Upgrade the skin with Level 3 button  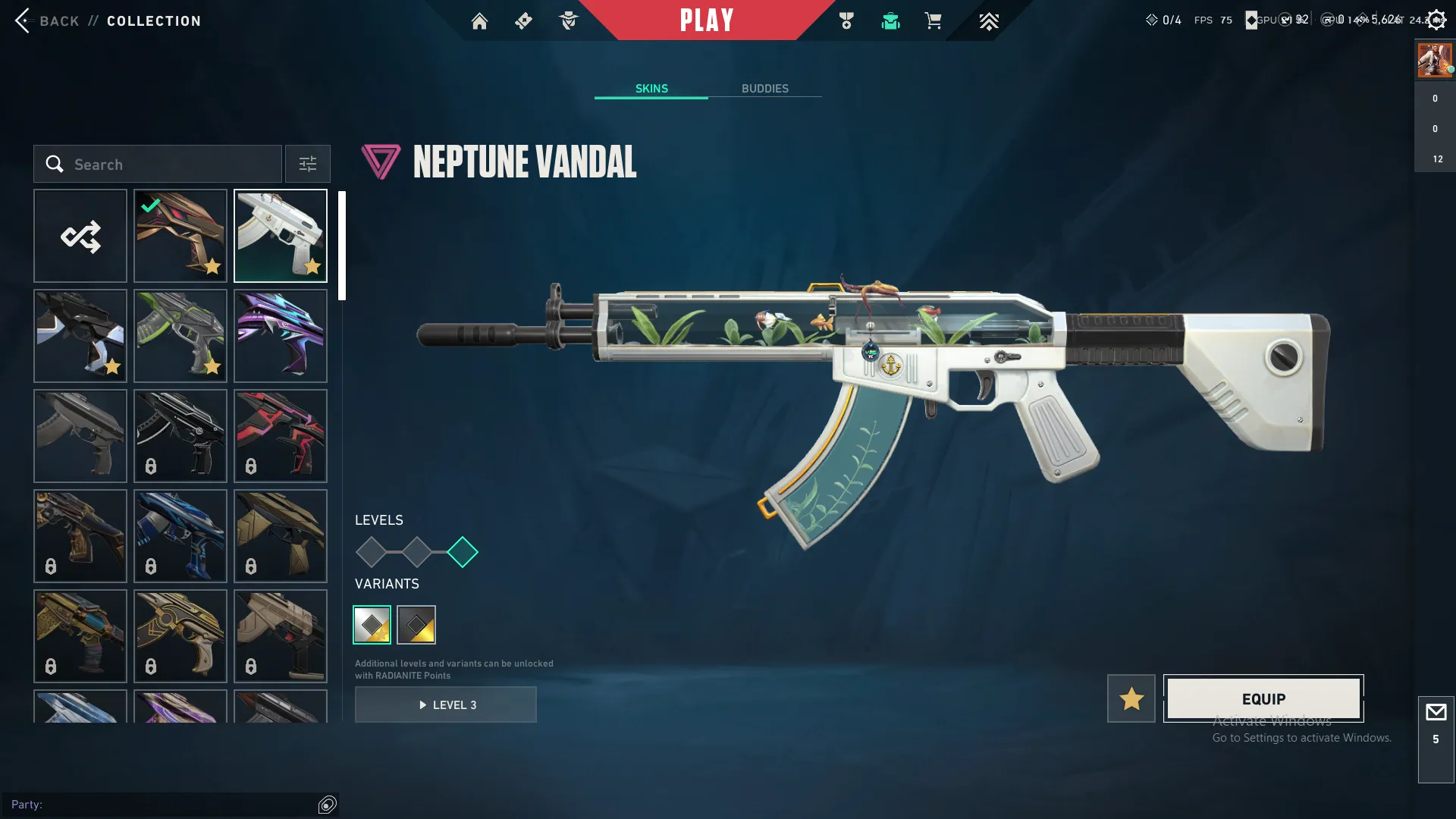pyautogui.click(x=446, y=704)
